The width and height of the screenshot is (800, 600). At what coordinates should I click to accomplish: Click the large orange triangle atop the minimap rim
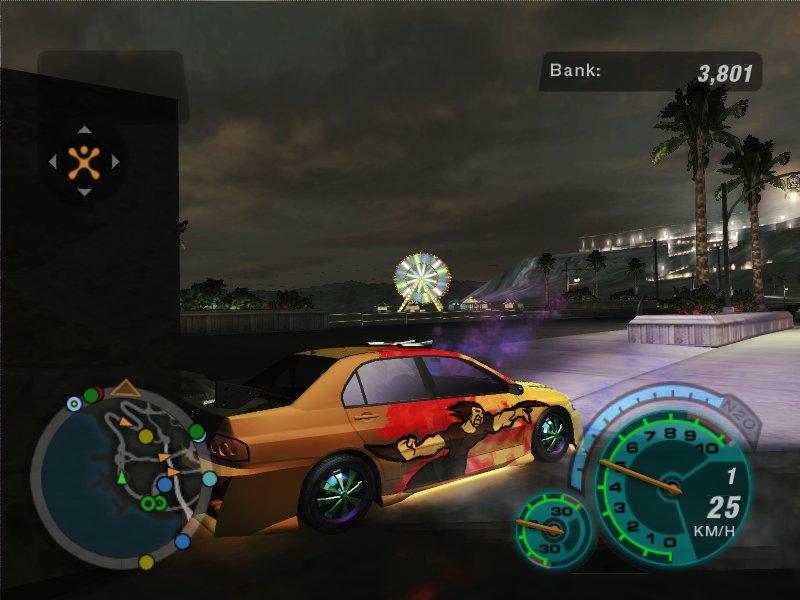[x=125, y=387]
